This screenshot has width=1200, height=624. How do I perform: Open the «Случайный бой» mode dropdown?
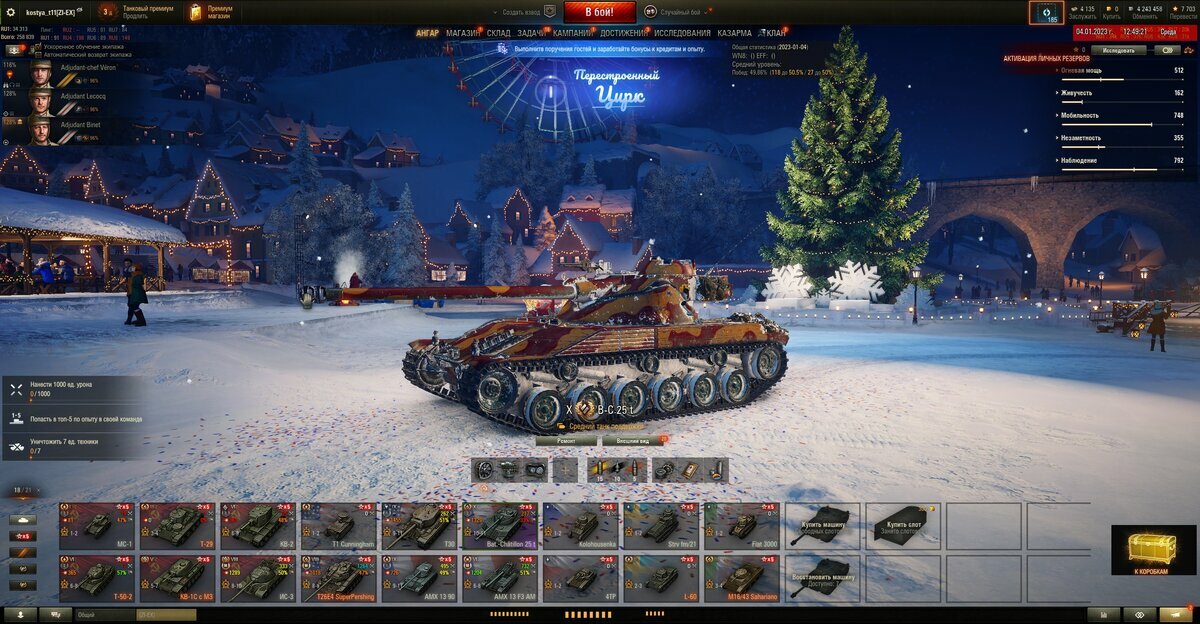pyautogui.click(x=680, y=12)
